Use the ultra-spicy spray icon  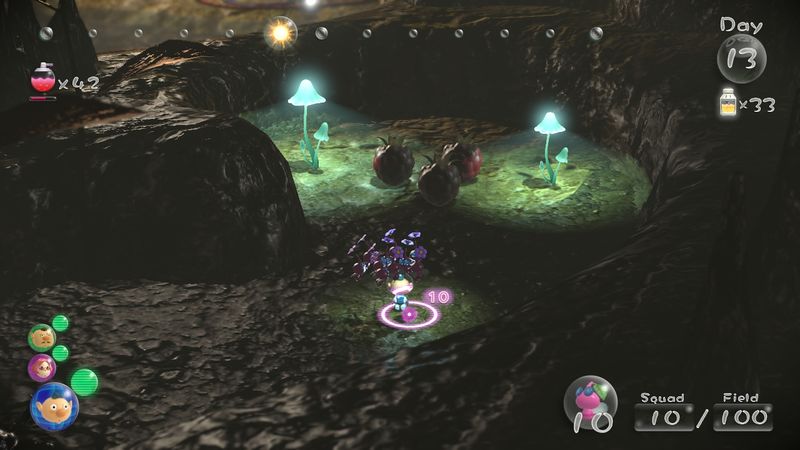[43, 82]
